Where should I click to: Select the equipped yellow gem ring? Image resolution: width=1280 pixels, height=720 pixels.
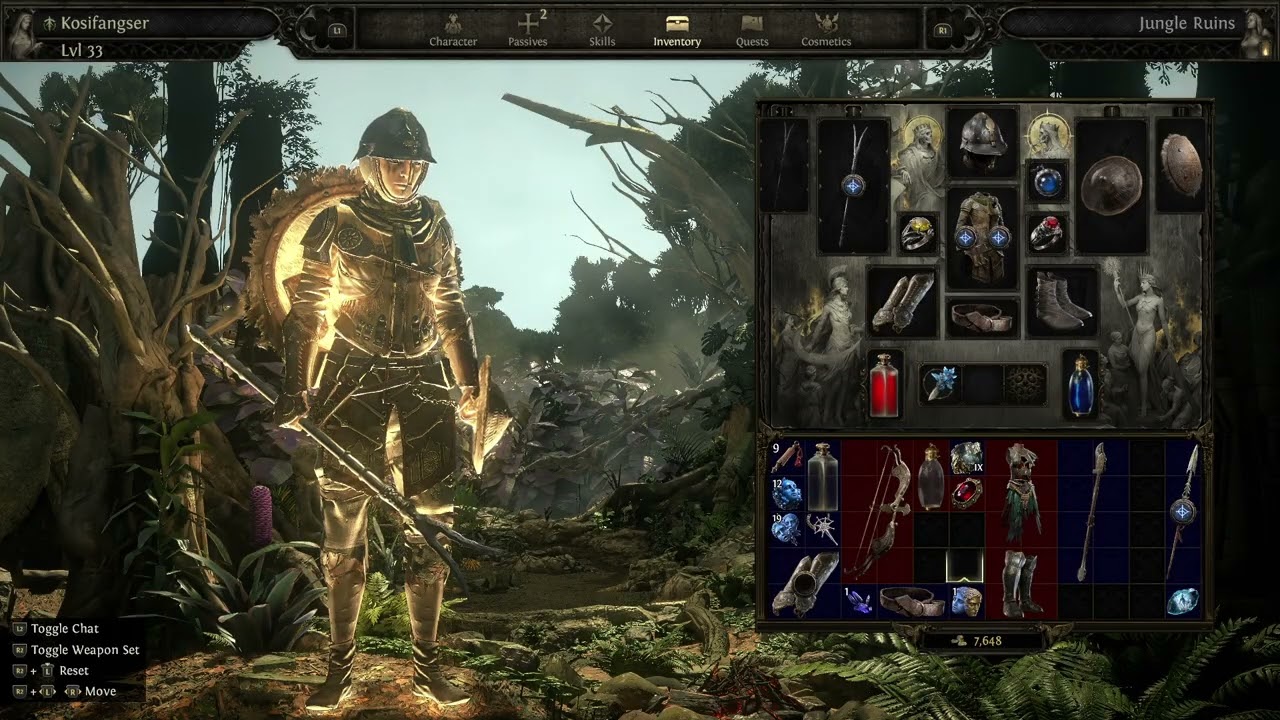917,233
